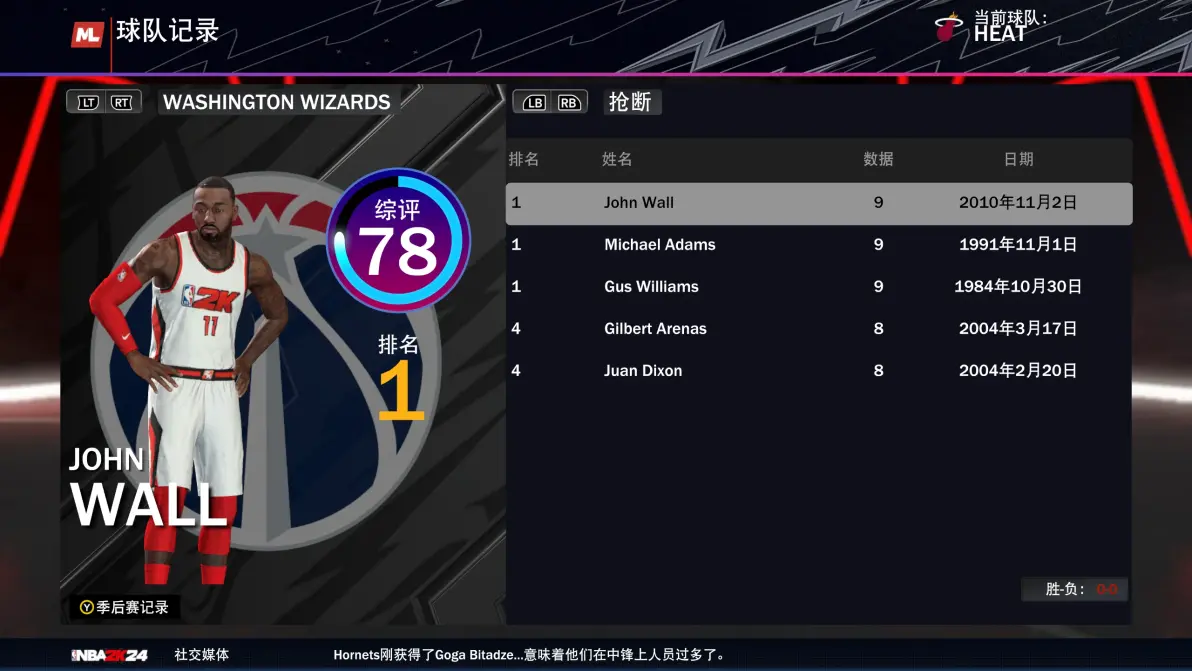Click the ML 球队记录 header logo

click(88, 34)
